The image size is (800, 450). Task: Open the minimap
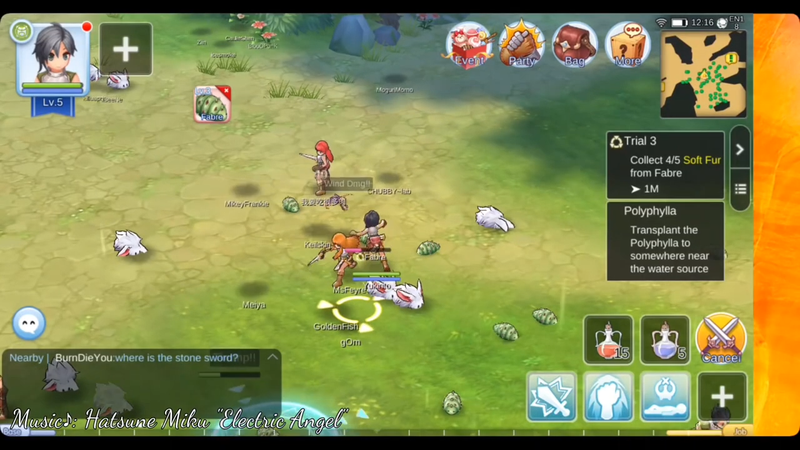[x=703, y=75]
